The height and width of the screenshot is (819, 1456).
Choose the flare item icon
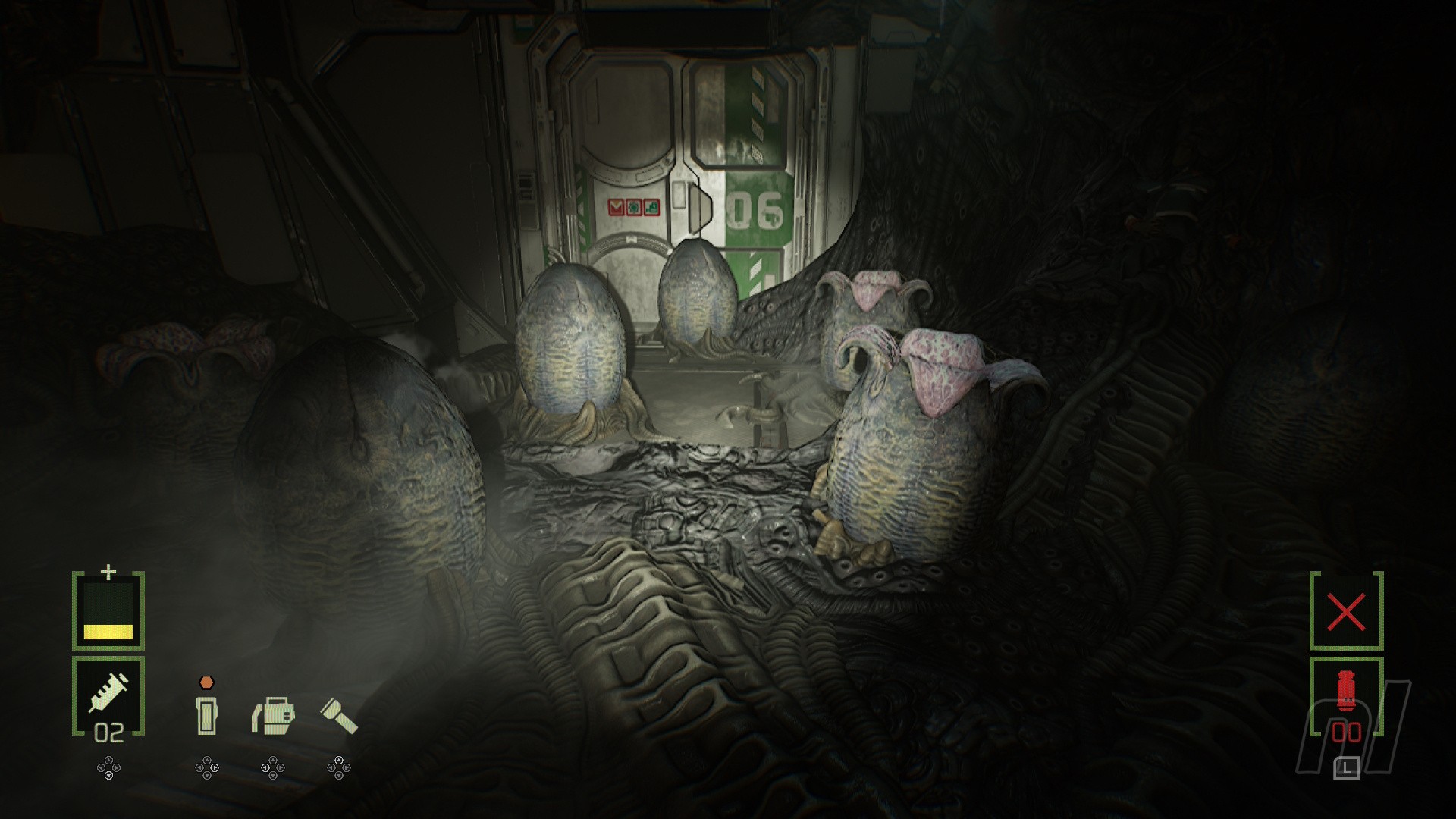click(206, 714)
